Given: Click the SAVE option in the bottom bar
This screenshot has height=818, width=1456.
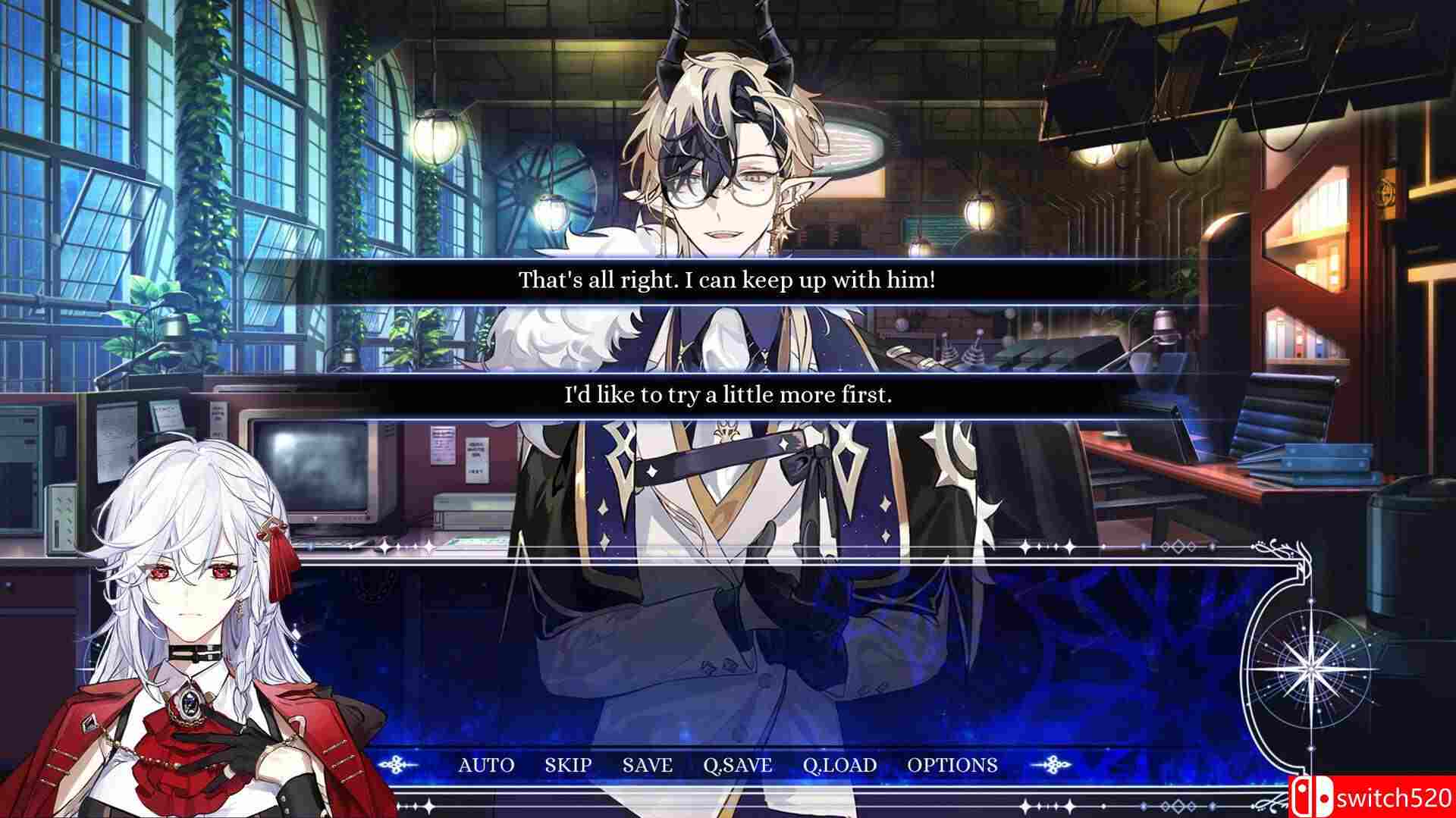Looking at the screenshot, I should (647, 765).
